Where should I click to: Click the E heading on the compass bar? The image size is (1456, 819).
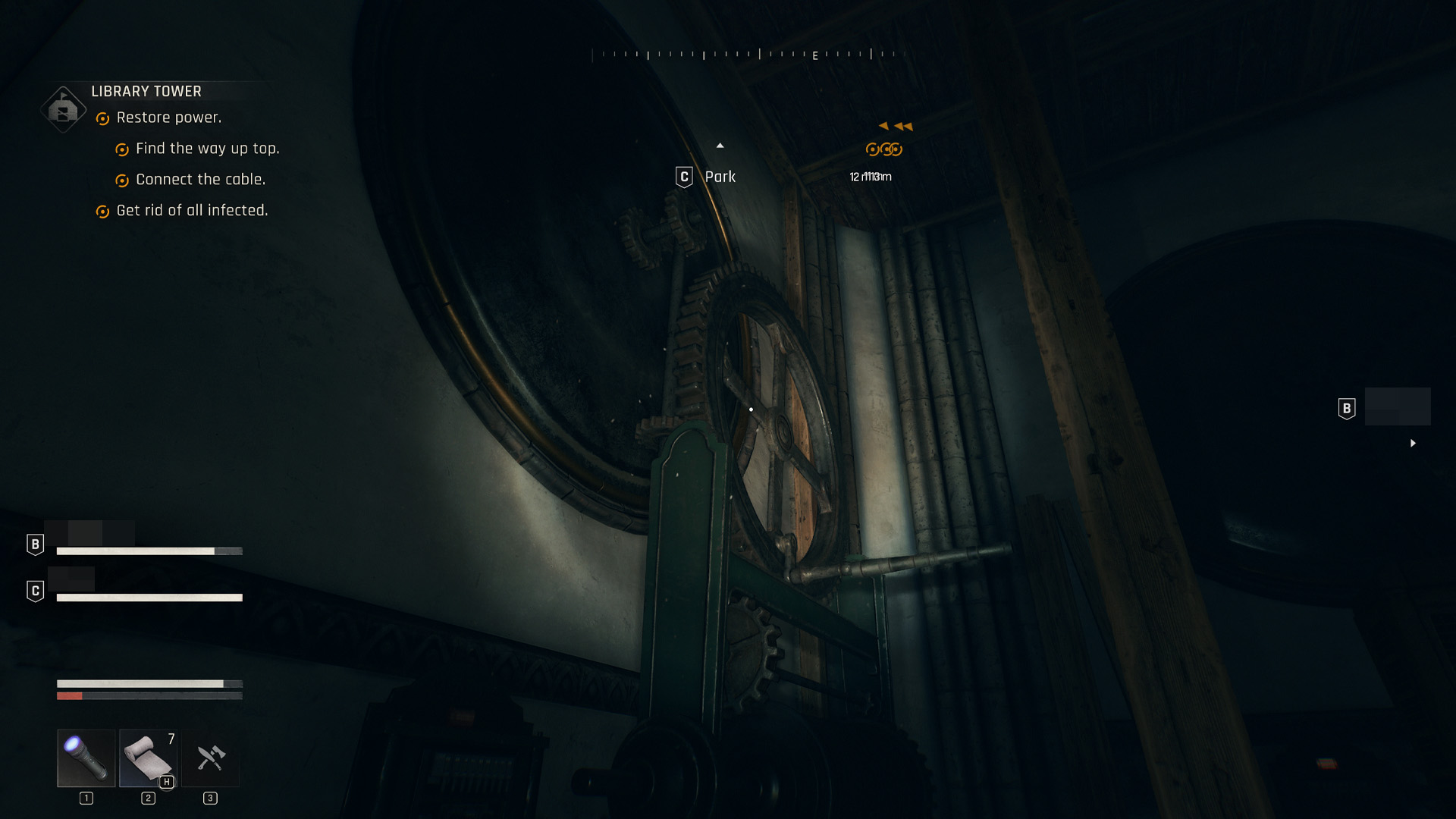click(814, 55)
